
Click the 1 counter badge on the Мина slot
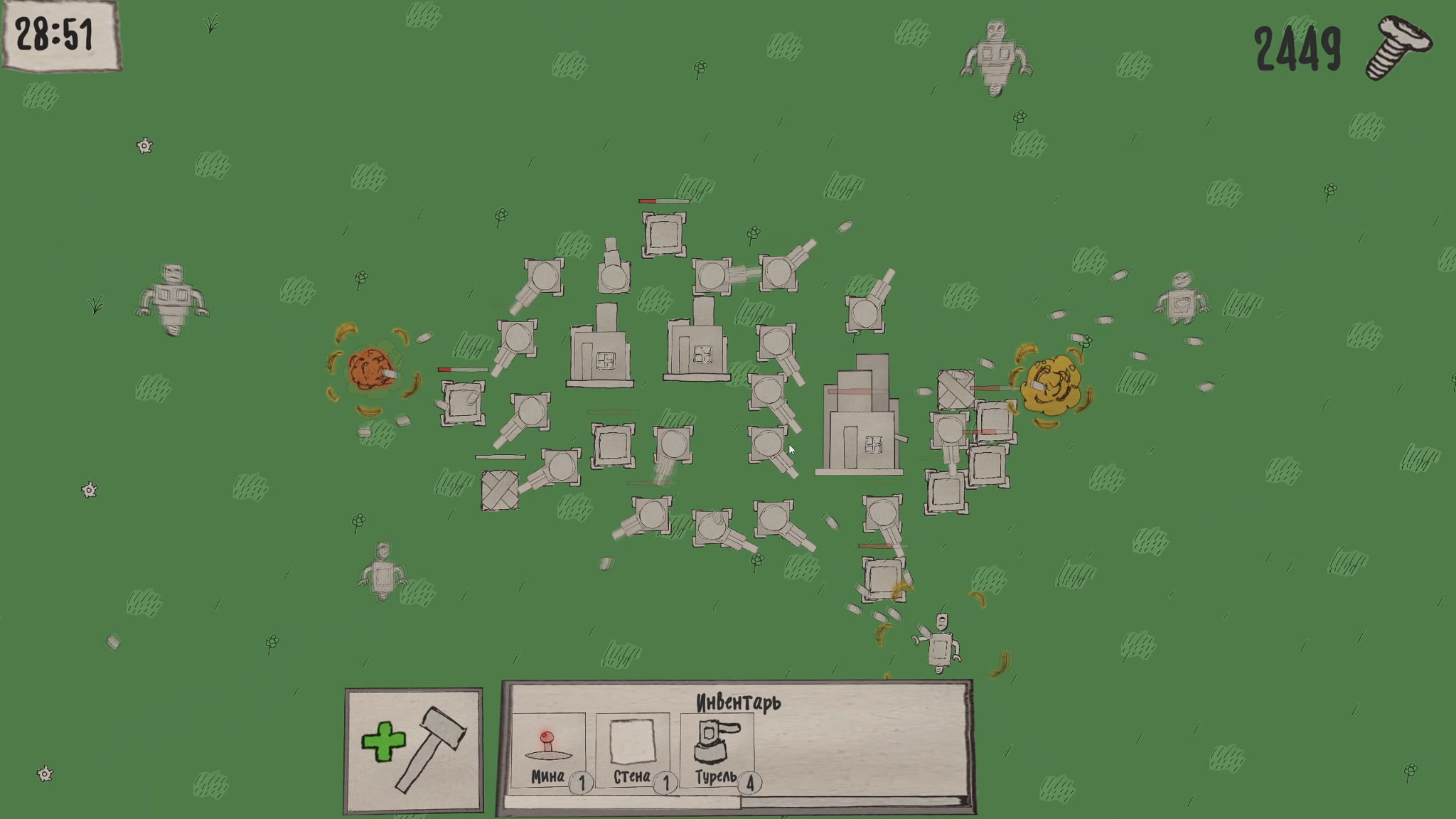click(583, 778)
